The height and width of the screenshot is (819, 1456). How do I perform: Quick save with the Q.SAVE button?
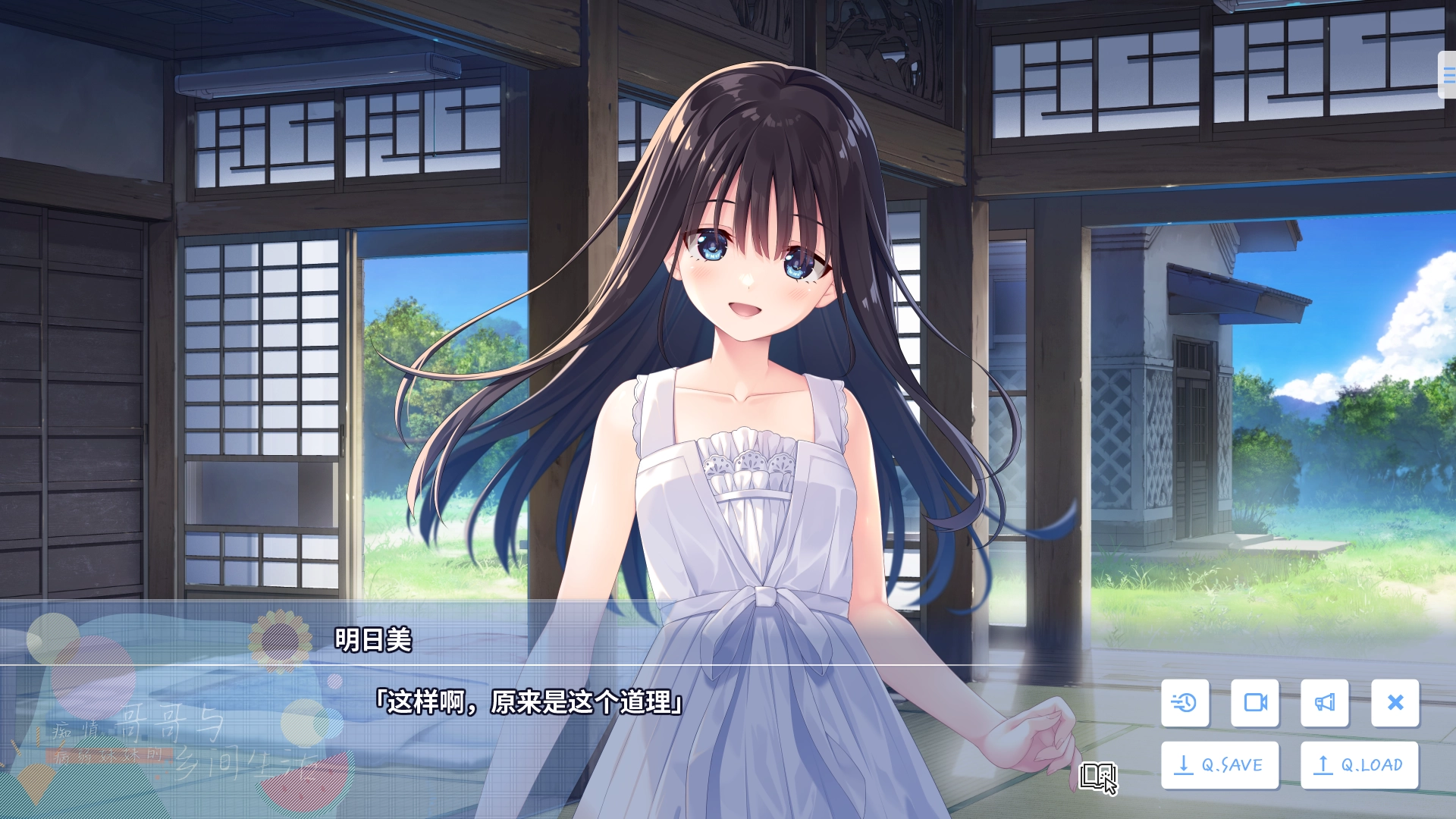point(1220,765)
